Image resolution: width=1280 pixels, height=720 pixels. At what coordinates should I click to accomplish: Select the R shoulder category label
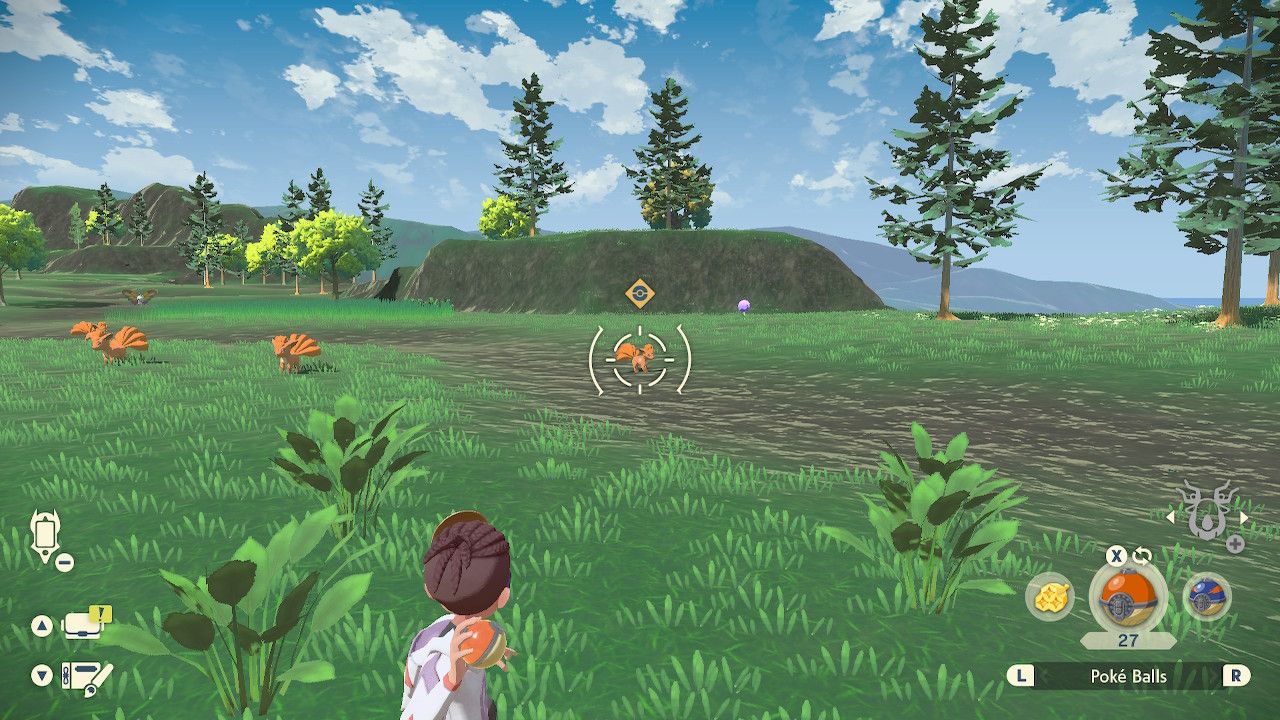(x=1236, y=677)
